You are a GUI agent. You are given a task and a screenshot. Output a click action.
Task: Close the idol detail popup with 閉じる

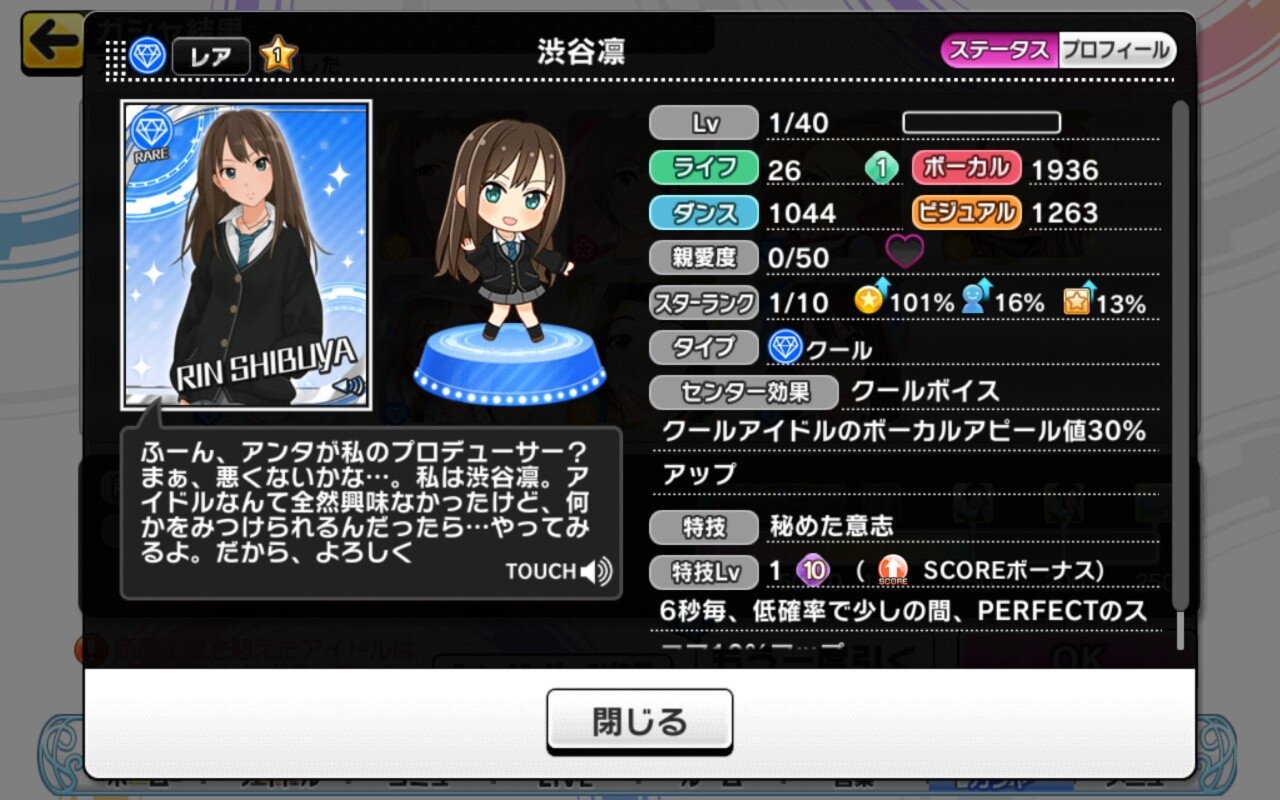(639, 721)
